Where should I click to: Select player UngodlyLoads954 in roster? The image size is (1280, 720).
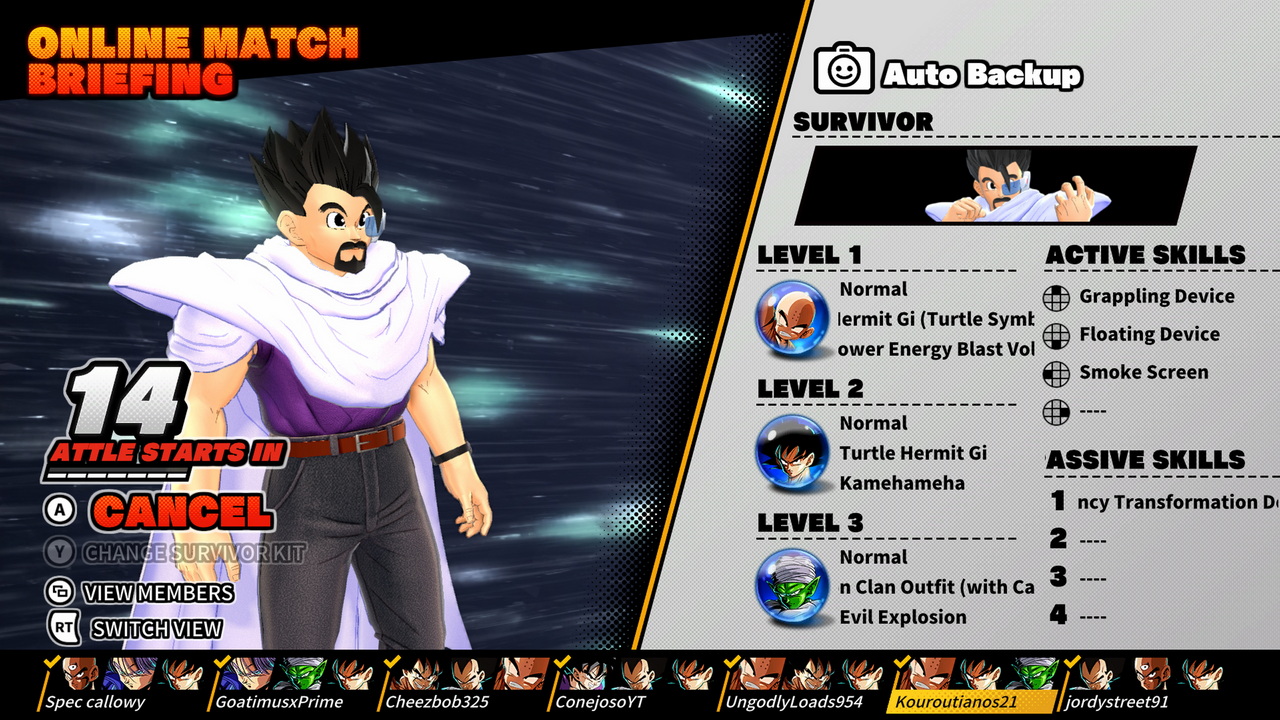point(793,701)
